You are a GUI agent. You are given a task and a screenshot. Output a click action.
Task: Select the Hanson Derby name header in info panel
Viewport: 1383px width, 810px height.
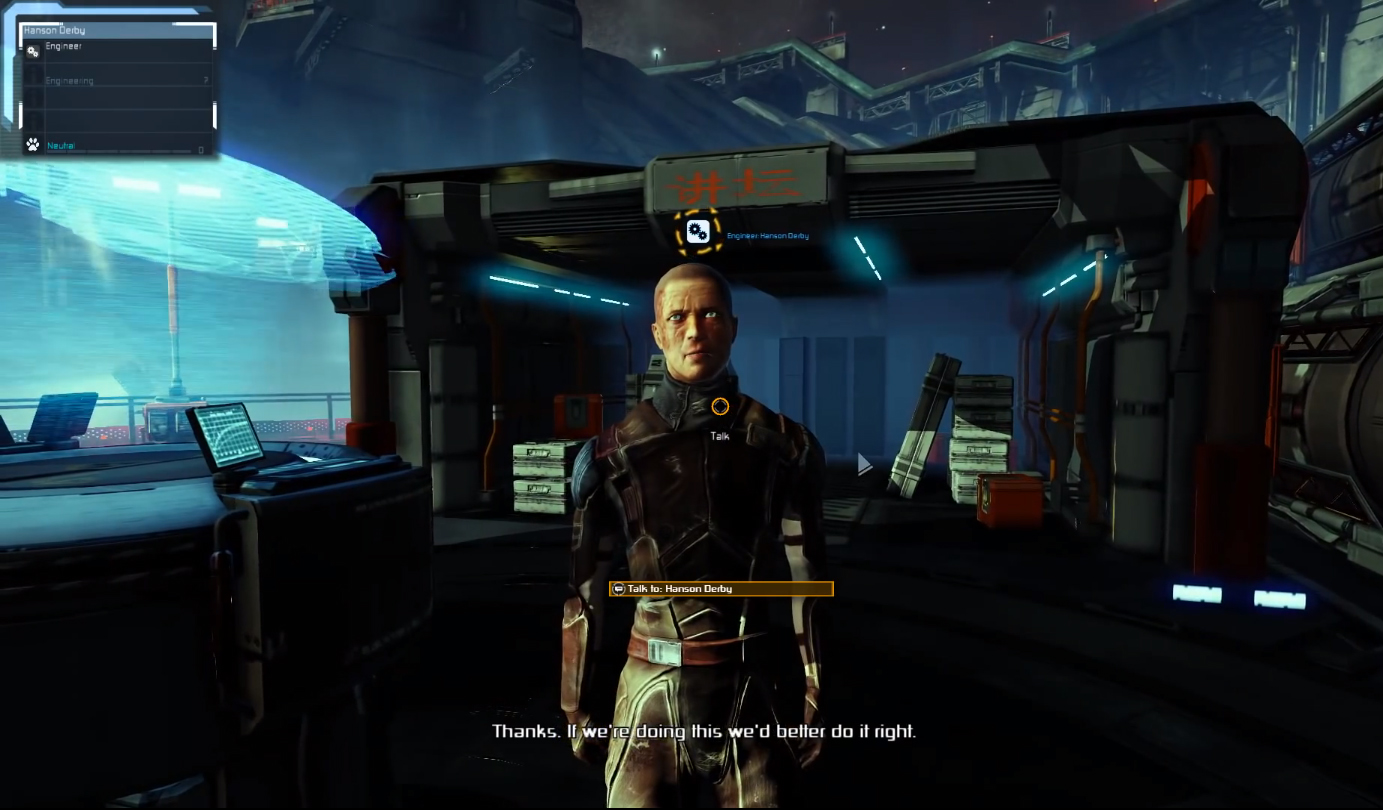coord(118,31)
